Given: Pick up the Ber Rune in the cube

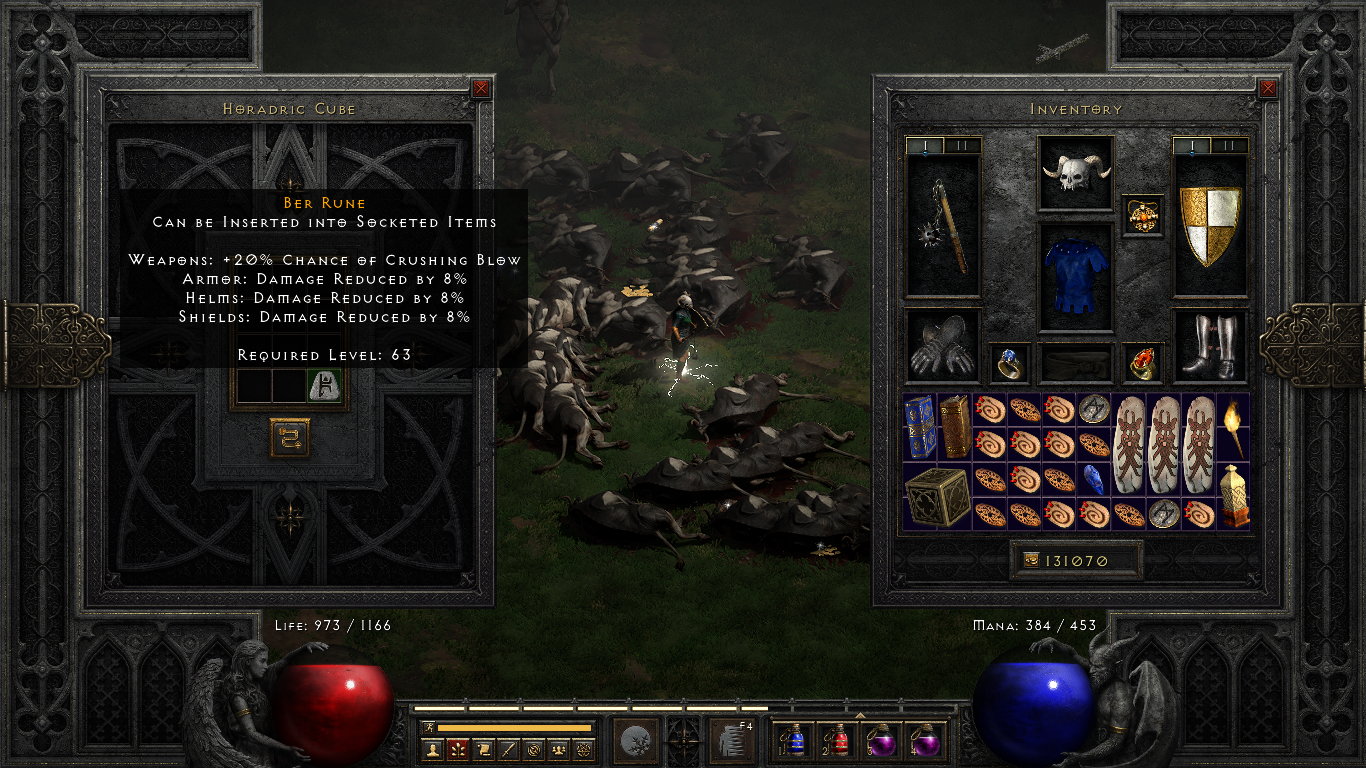Looking at the screenshot, I should [x=324, y=385].
